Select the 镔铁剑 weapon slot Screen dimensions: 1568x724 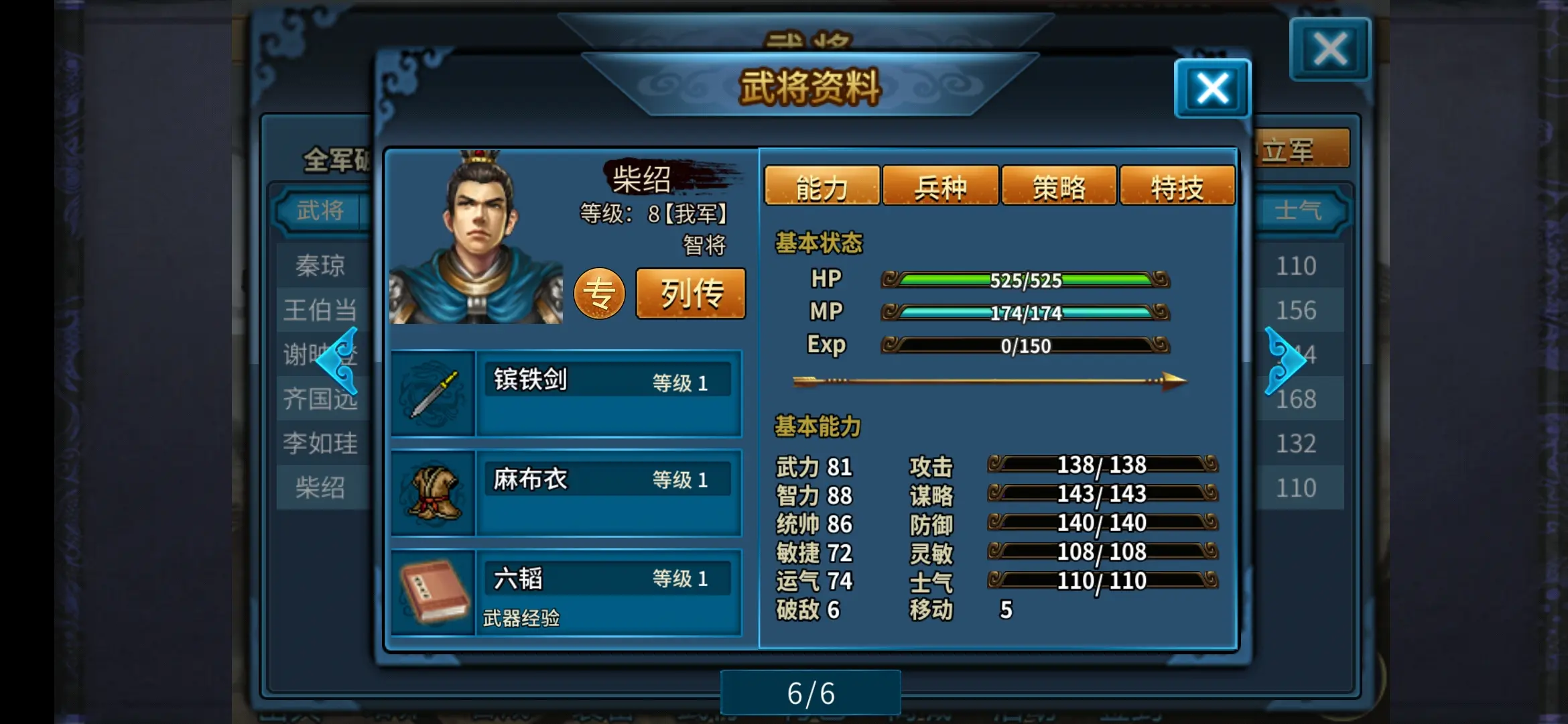566,394
